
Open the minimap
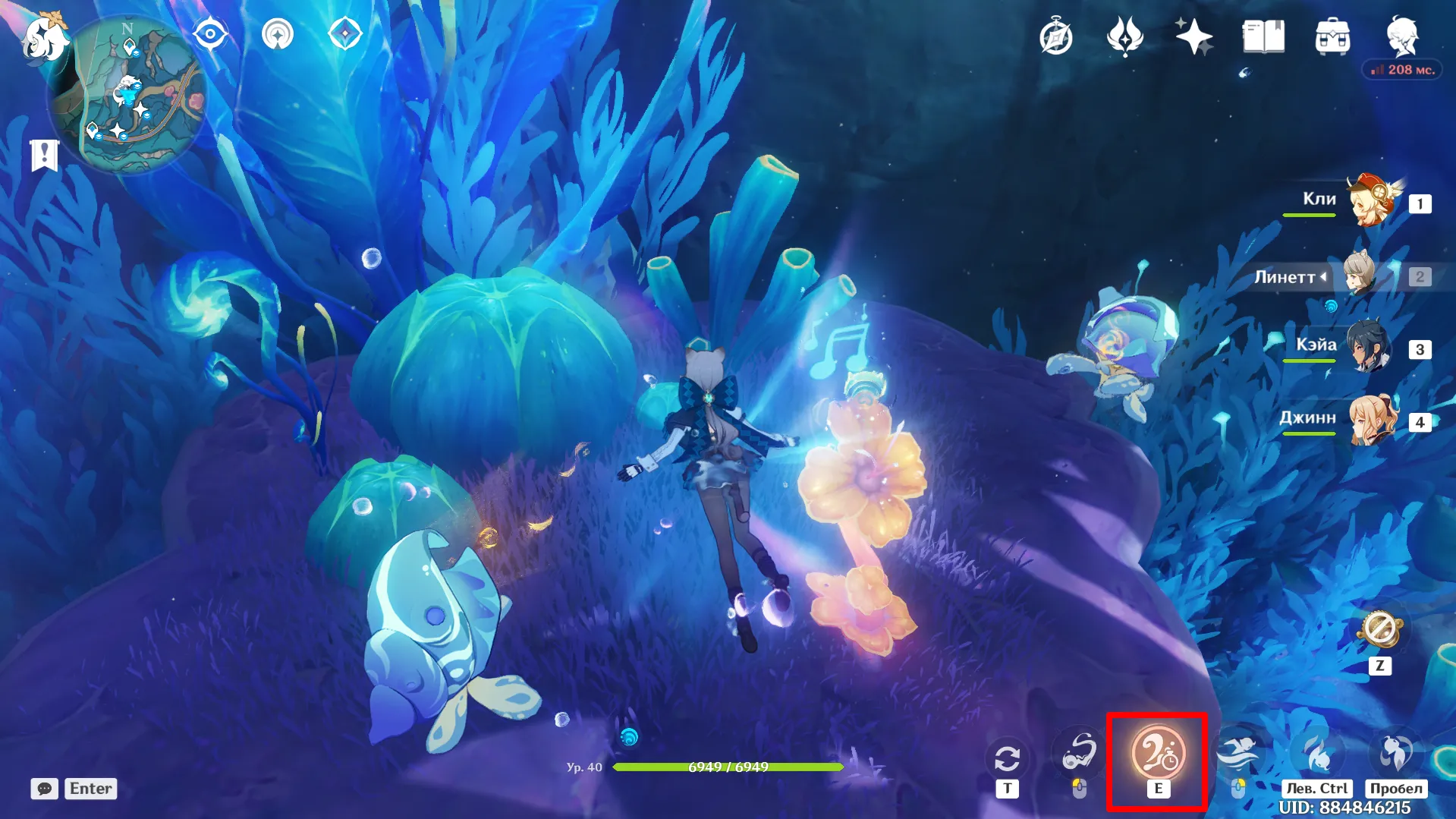click(x=127, y=93)
